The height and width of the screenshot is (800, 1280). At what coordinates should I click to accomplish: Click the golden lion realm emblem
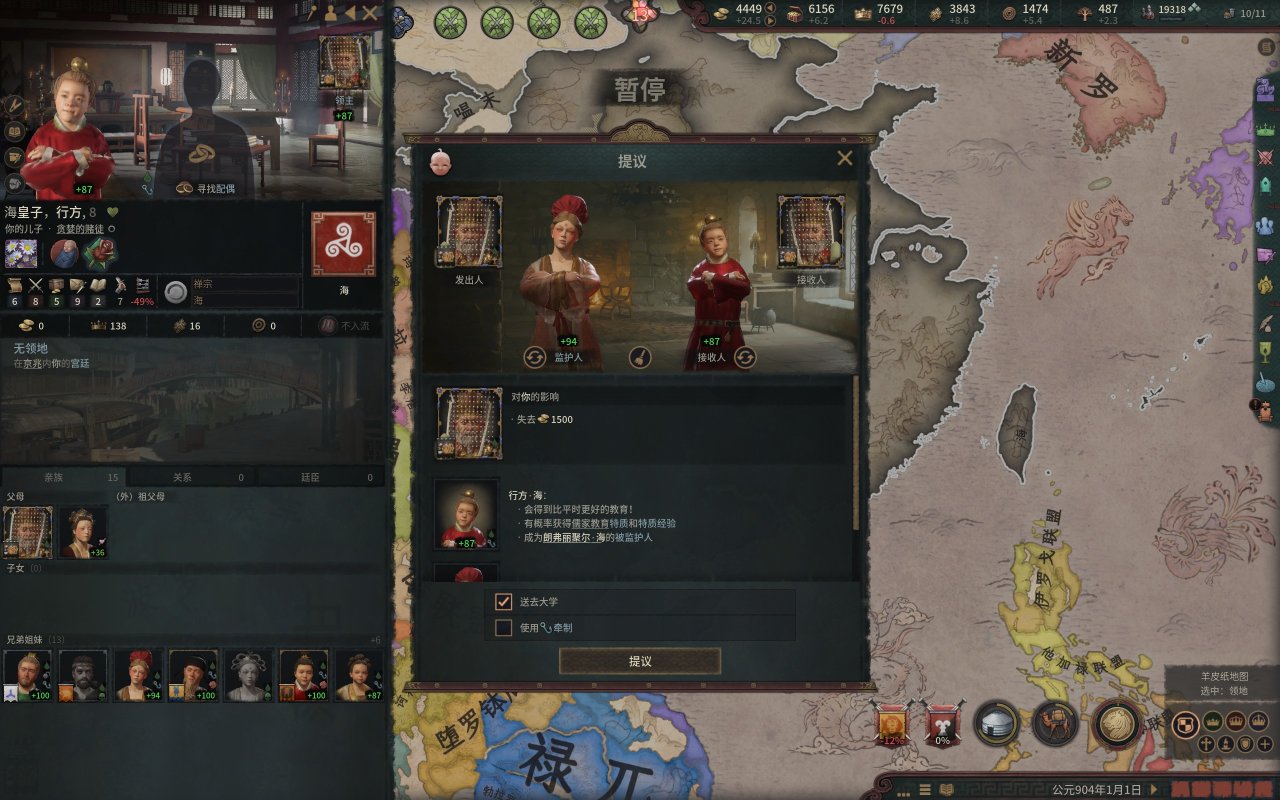tap(1117, 722)
